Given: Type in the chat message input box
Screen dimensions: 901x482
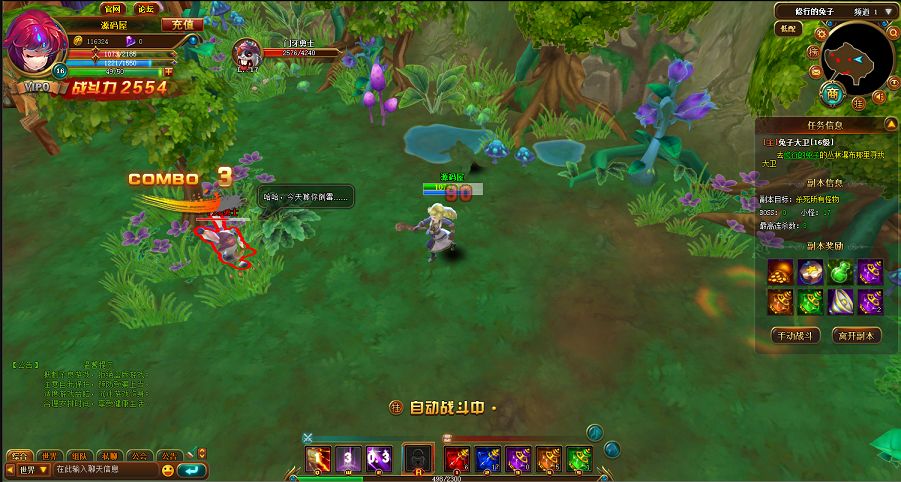Looking at the screenshot, I should click(x=105, y=469).
